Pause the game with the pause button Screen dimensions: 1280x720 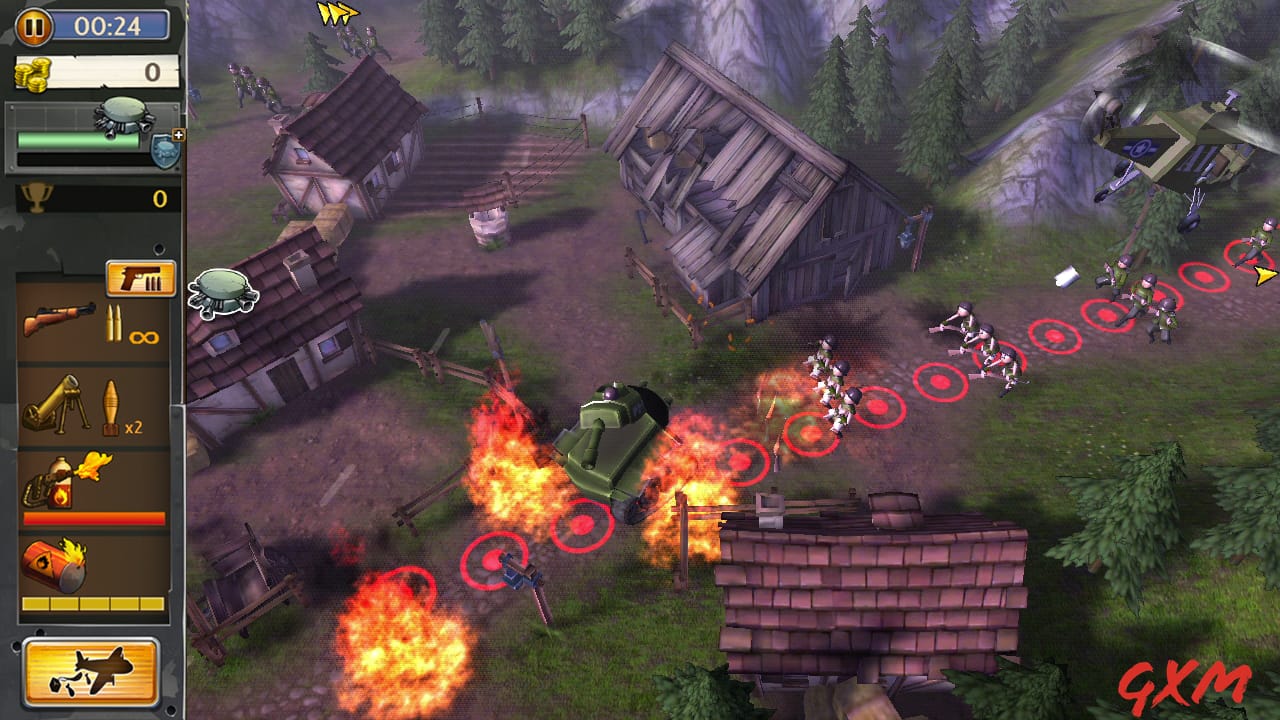(33, 27)
